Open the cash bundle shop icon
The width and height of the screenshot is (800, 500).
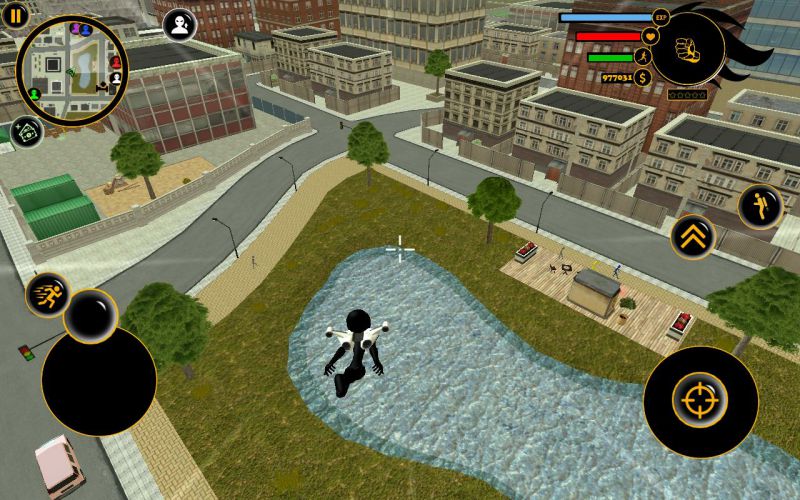tap(26, 132)
